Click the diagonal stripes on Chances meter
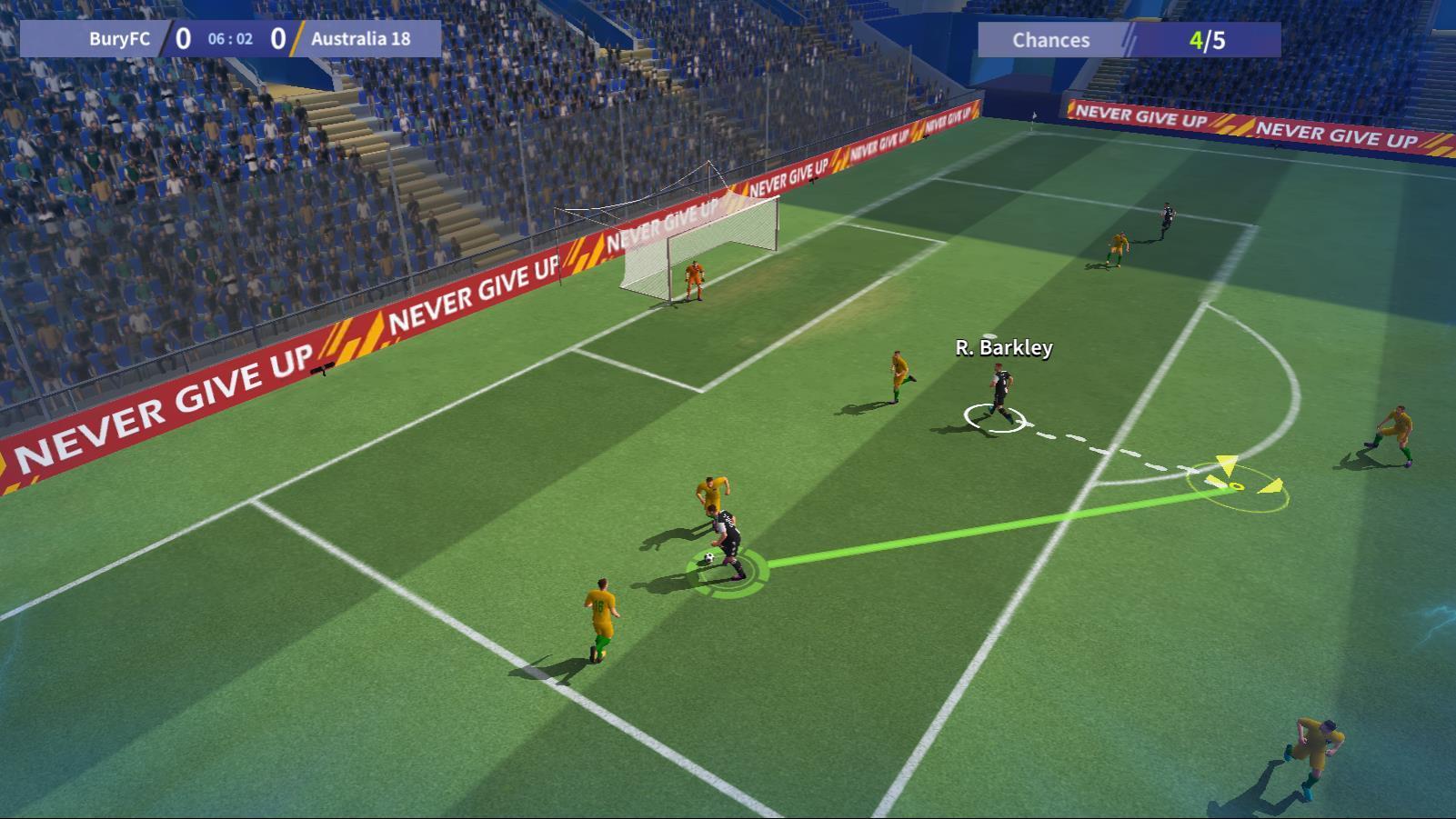The width and height of the screenshot is (1456, 819). click(x=1130, y=40)
